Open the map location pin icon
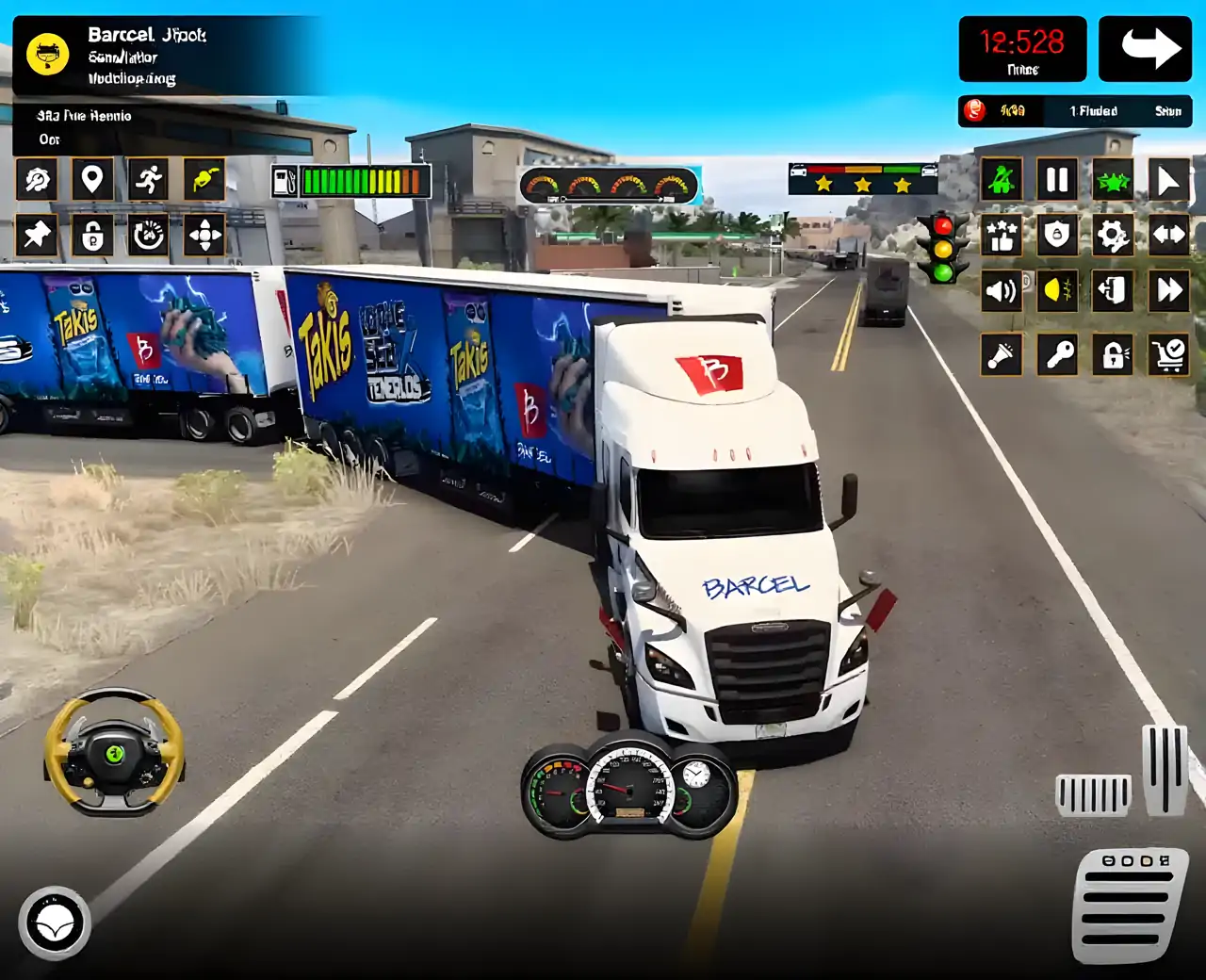 click(91, 179)
